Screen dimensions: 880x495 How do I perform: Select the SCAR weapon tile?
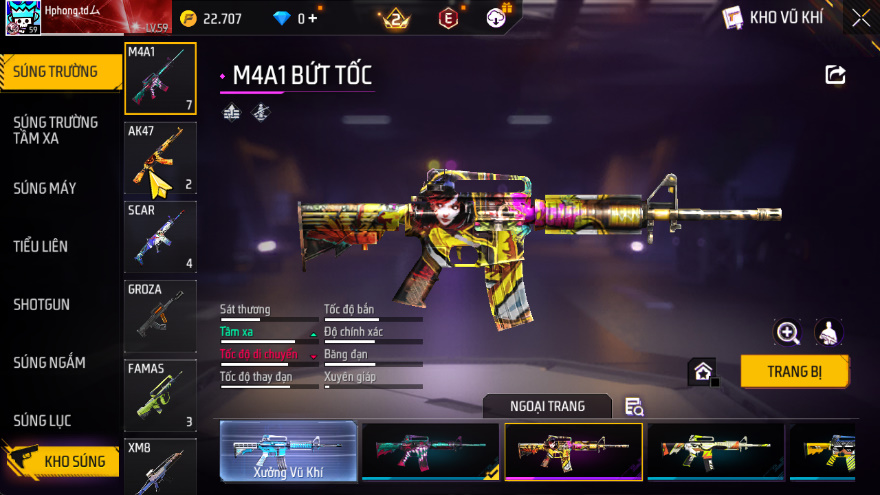pos(160,237)
